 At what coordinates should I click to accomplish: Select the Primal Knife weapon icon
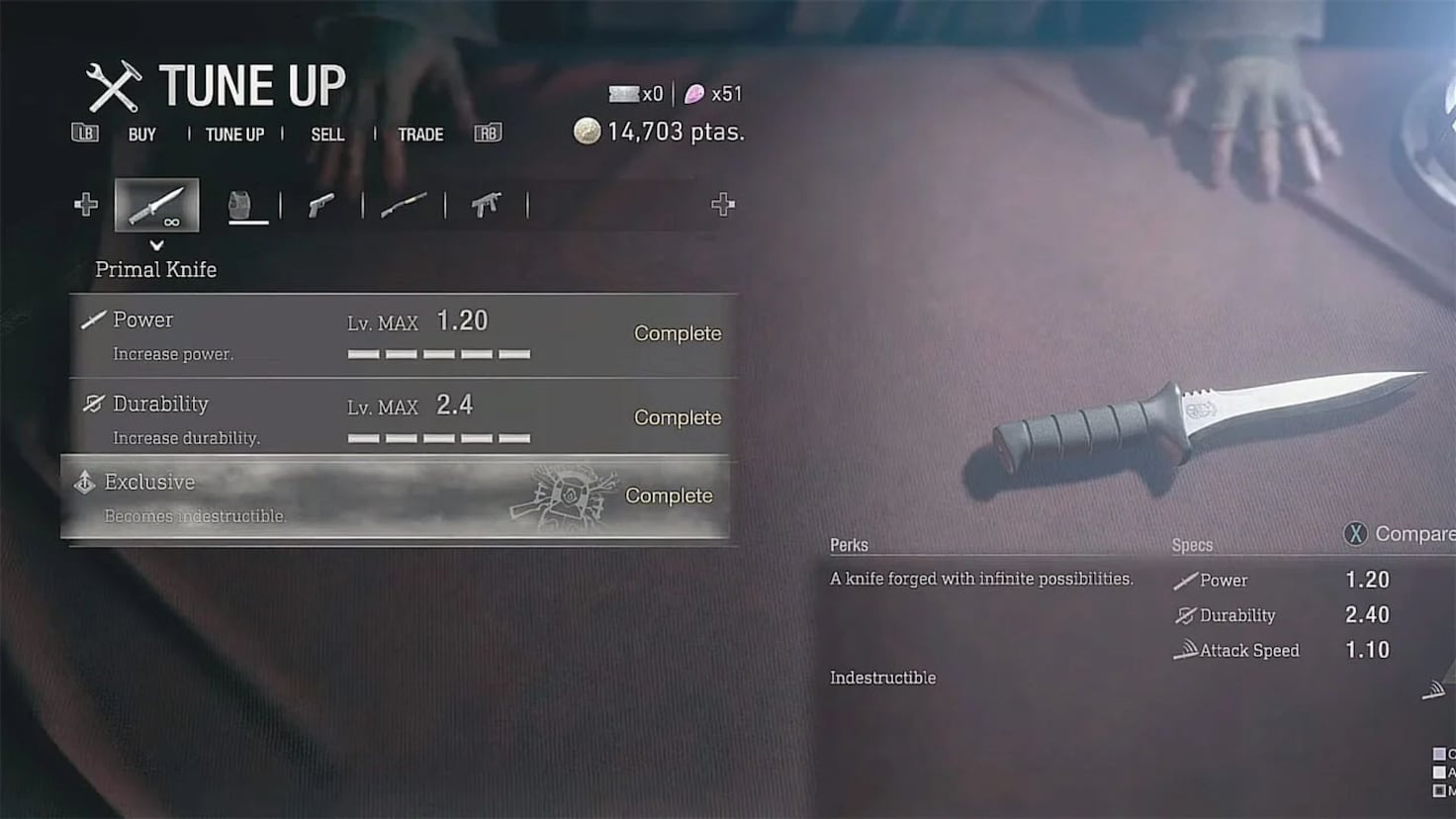[157, 205]
